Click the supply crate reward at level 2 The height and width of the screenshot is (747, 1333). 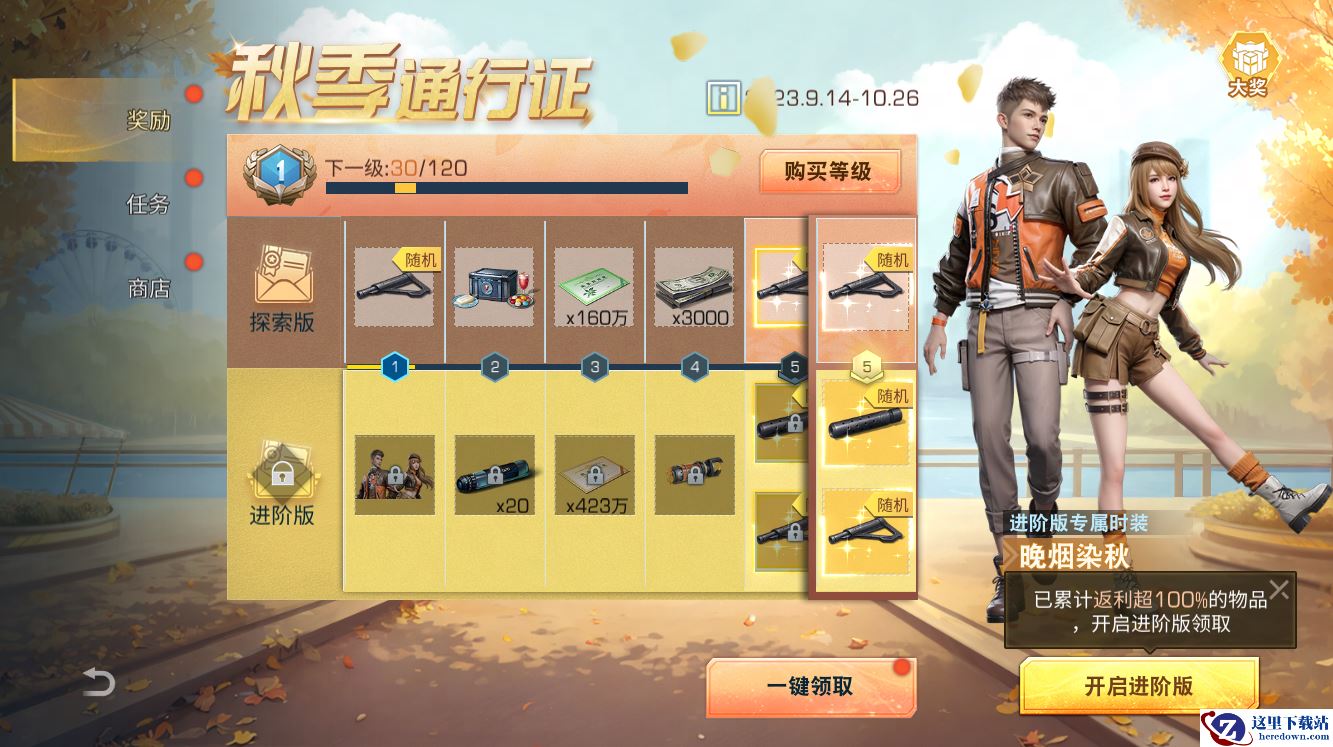(x=493, y=285)
